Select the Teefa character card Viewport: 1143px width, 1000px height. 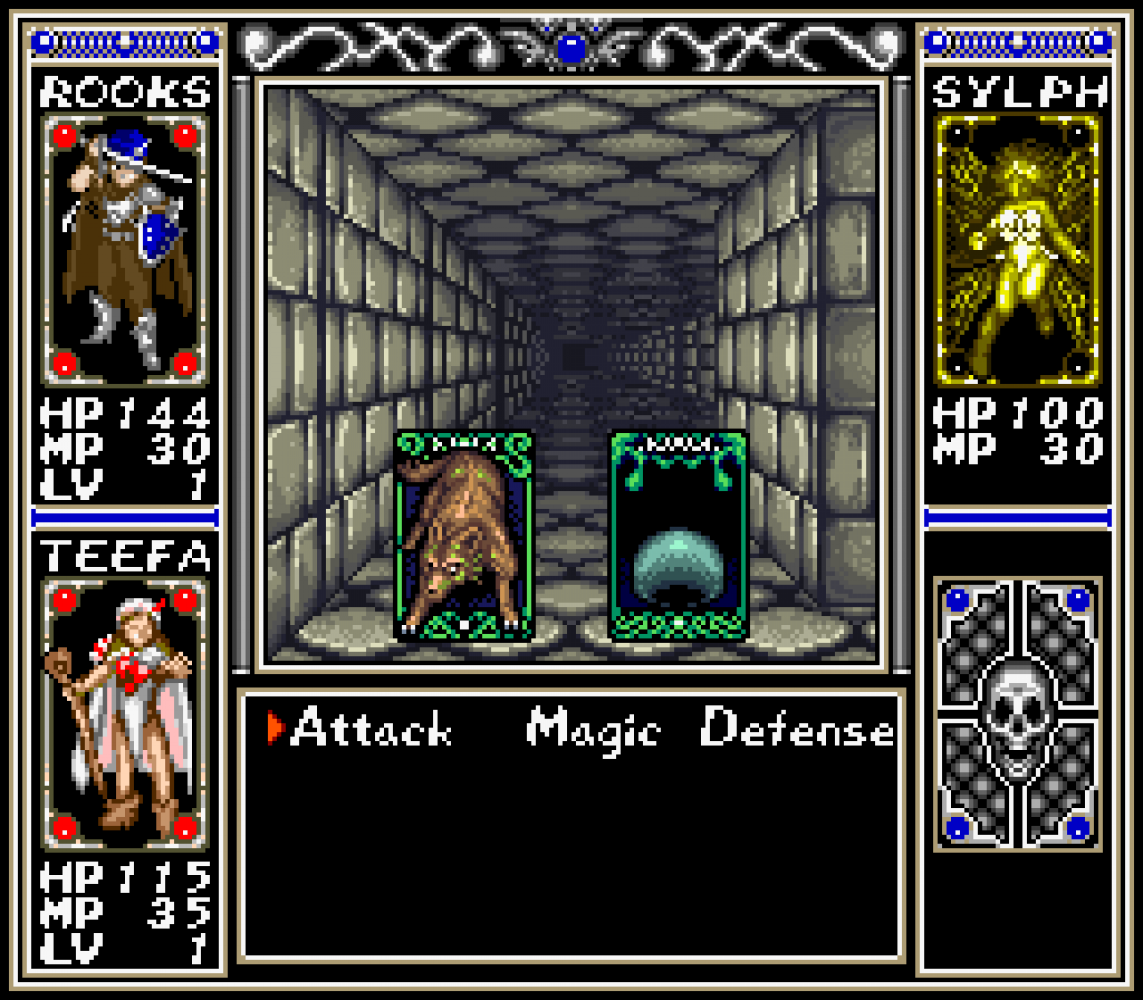coord(125,714)
